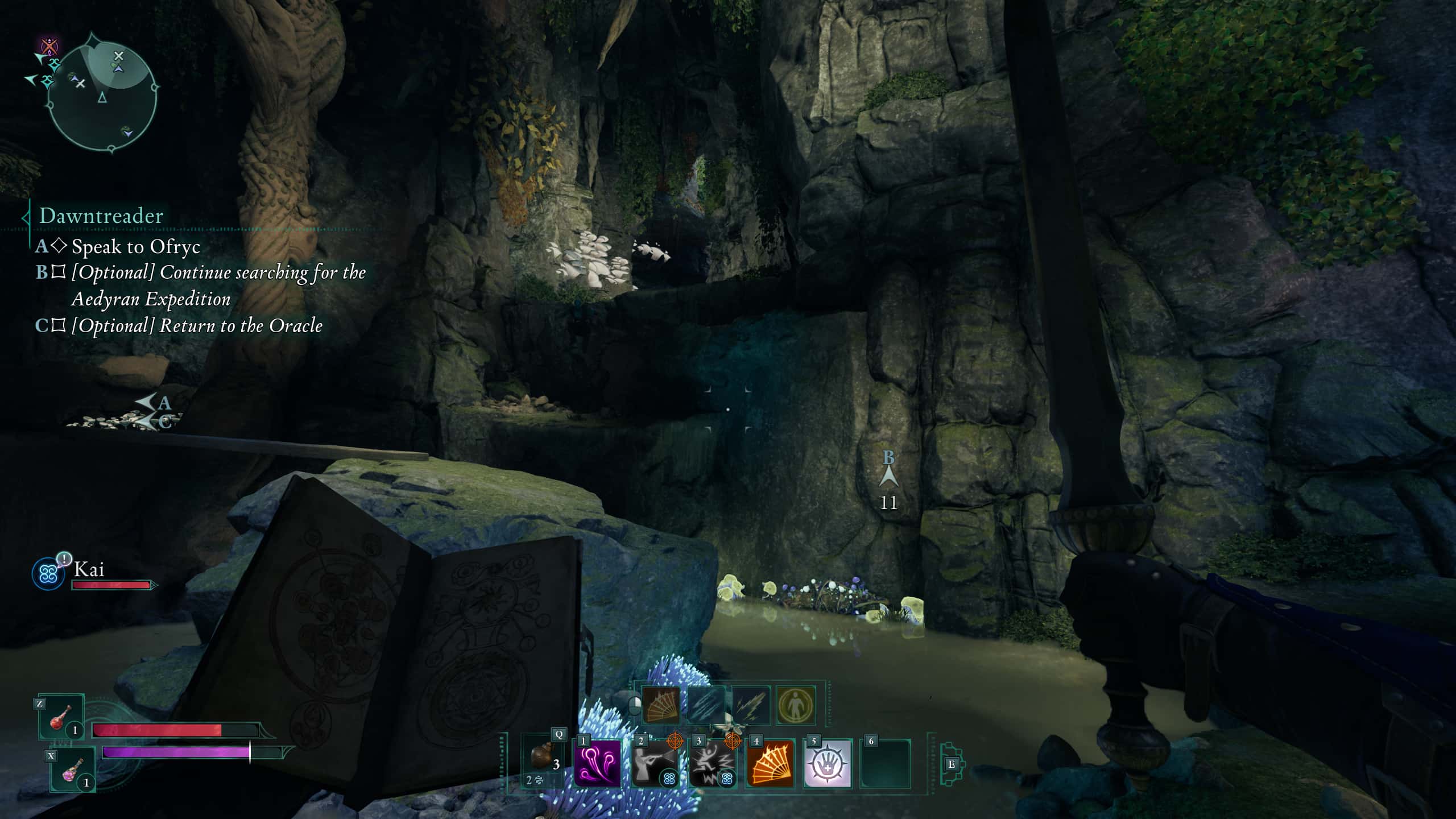The width and height of the screenshot is (1456, 819).
Task: Select the Dawntreader quest title
Action: point(101,216)
